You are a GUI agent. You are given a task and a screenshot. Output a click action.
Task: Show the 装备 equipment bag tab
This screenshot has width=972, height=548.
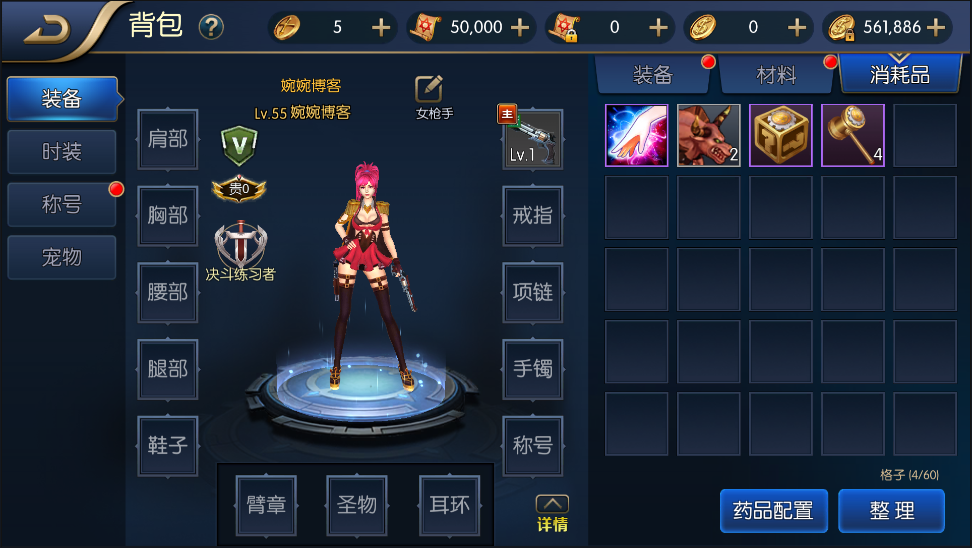coord(652,75)
